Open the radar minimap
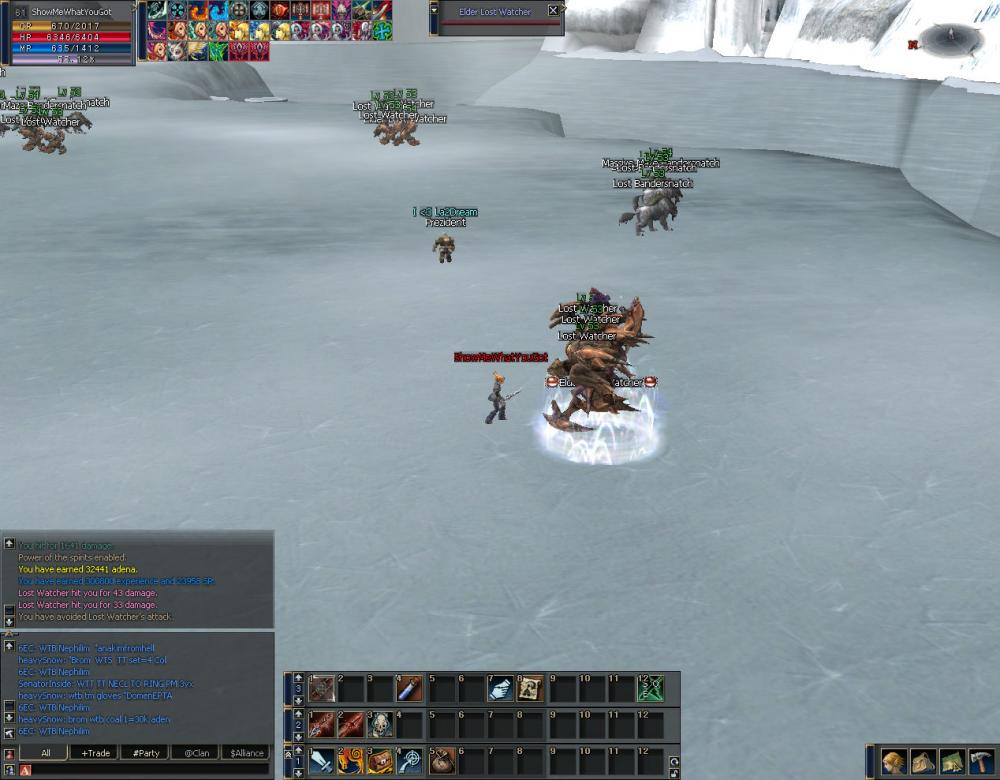1000x780 pixels. tap(951, 41)
